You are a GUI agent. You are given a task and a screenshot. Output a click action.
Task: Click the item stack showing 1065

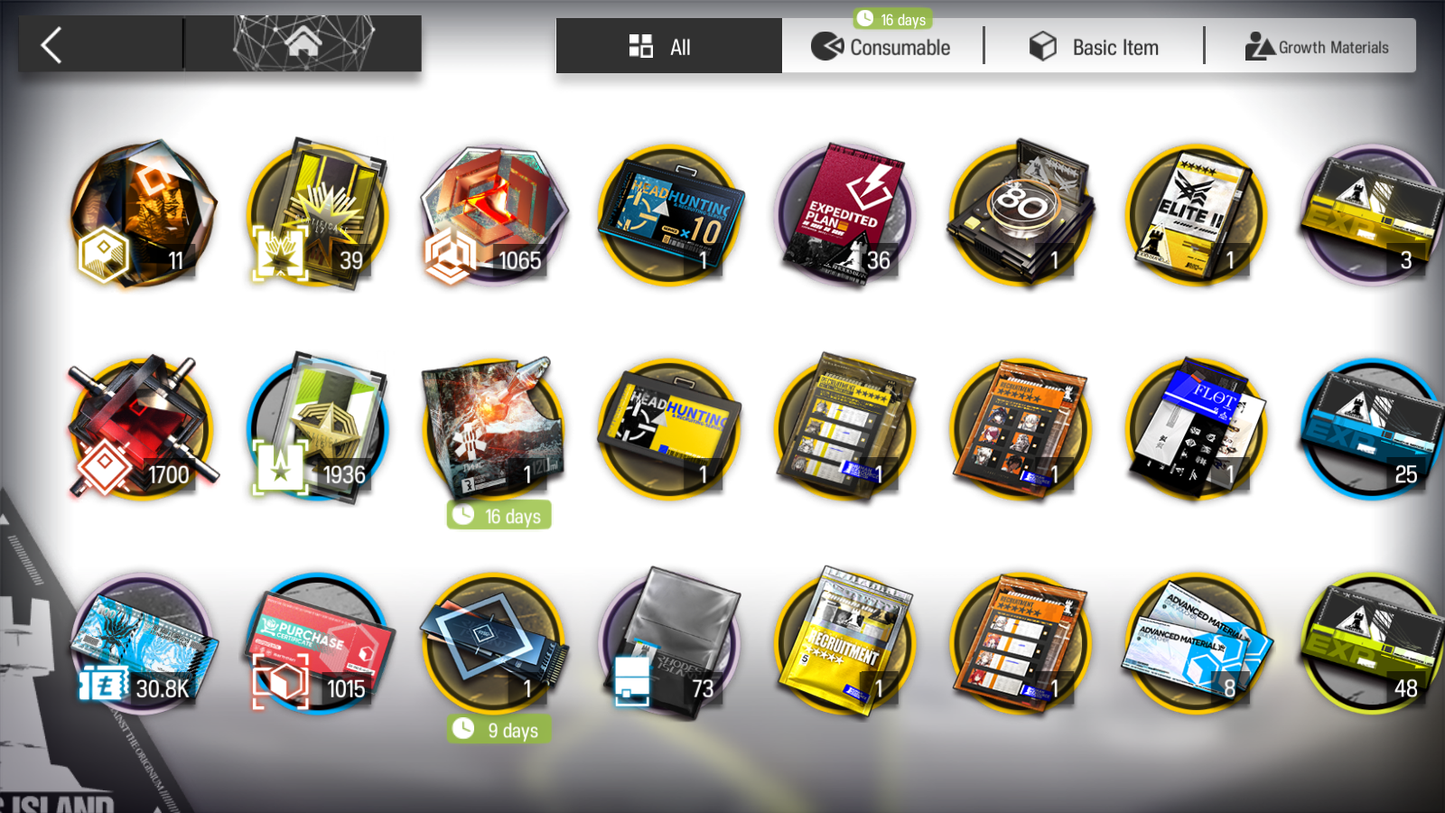click(494, 215)
